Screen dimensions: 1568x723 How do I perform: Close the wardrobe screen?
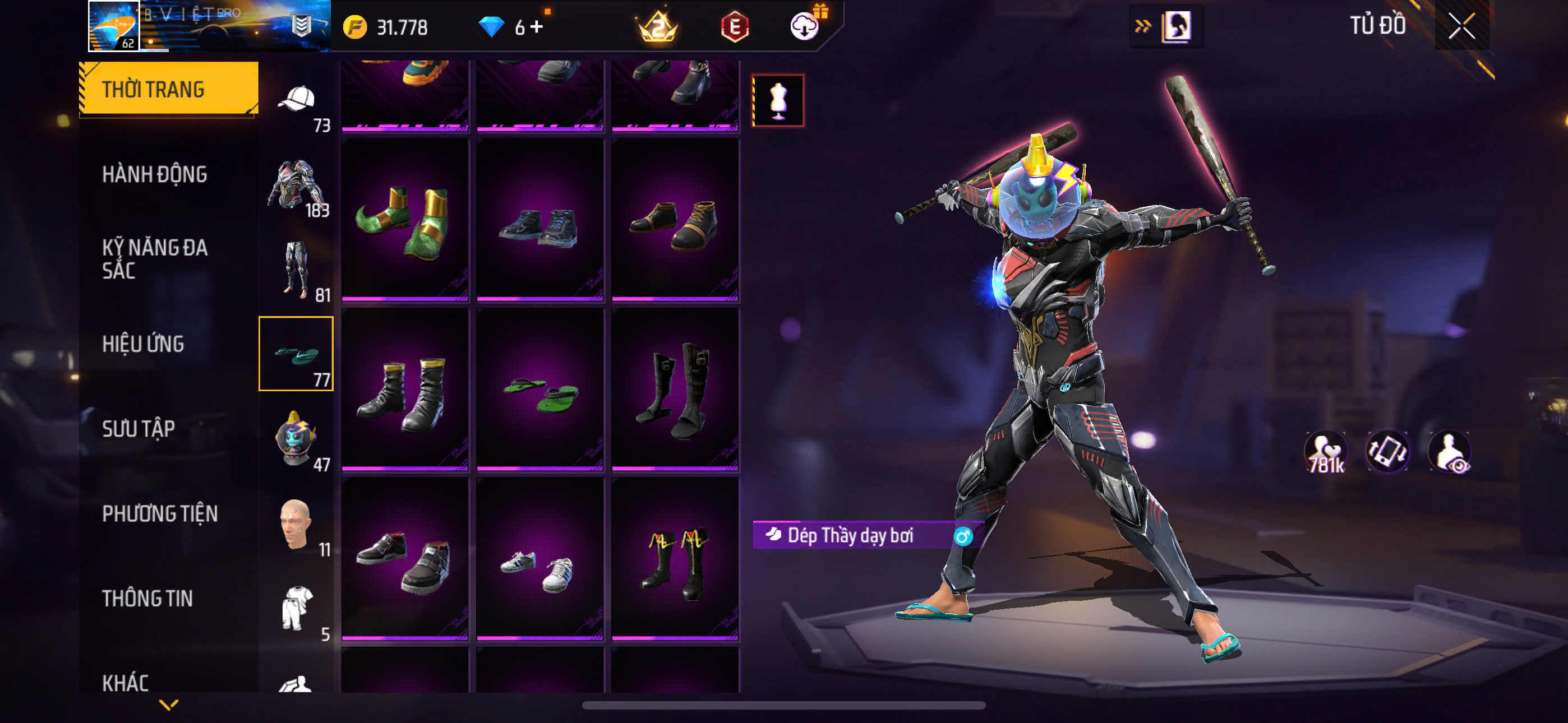pos(1461,26)
